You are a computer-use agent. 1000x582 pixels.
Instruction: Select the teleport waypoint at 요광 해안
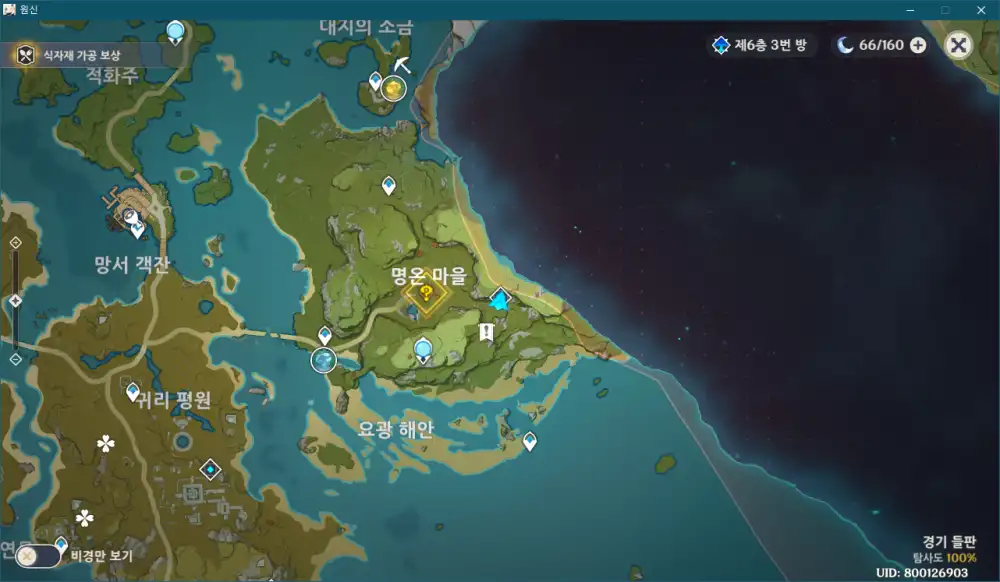[x=530, y=441]
